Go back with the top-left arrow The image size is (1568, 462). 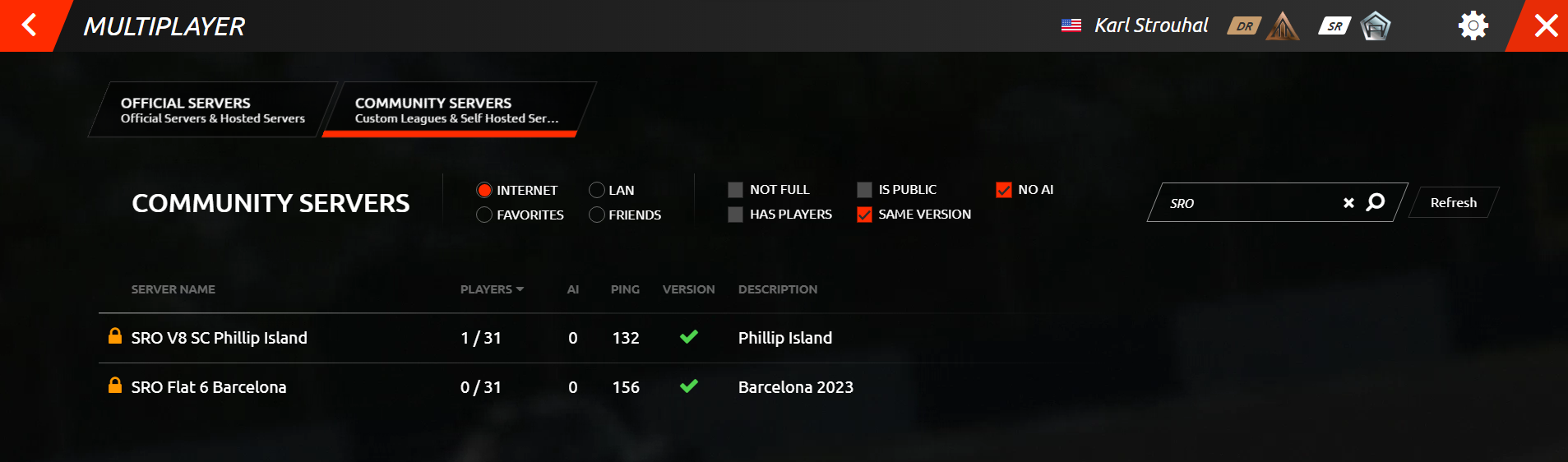pyautogui.click(x=29, y=25)
